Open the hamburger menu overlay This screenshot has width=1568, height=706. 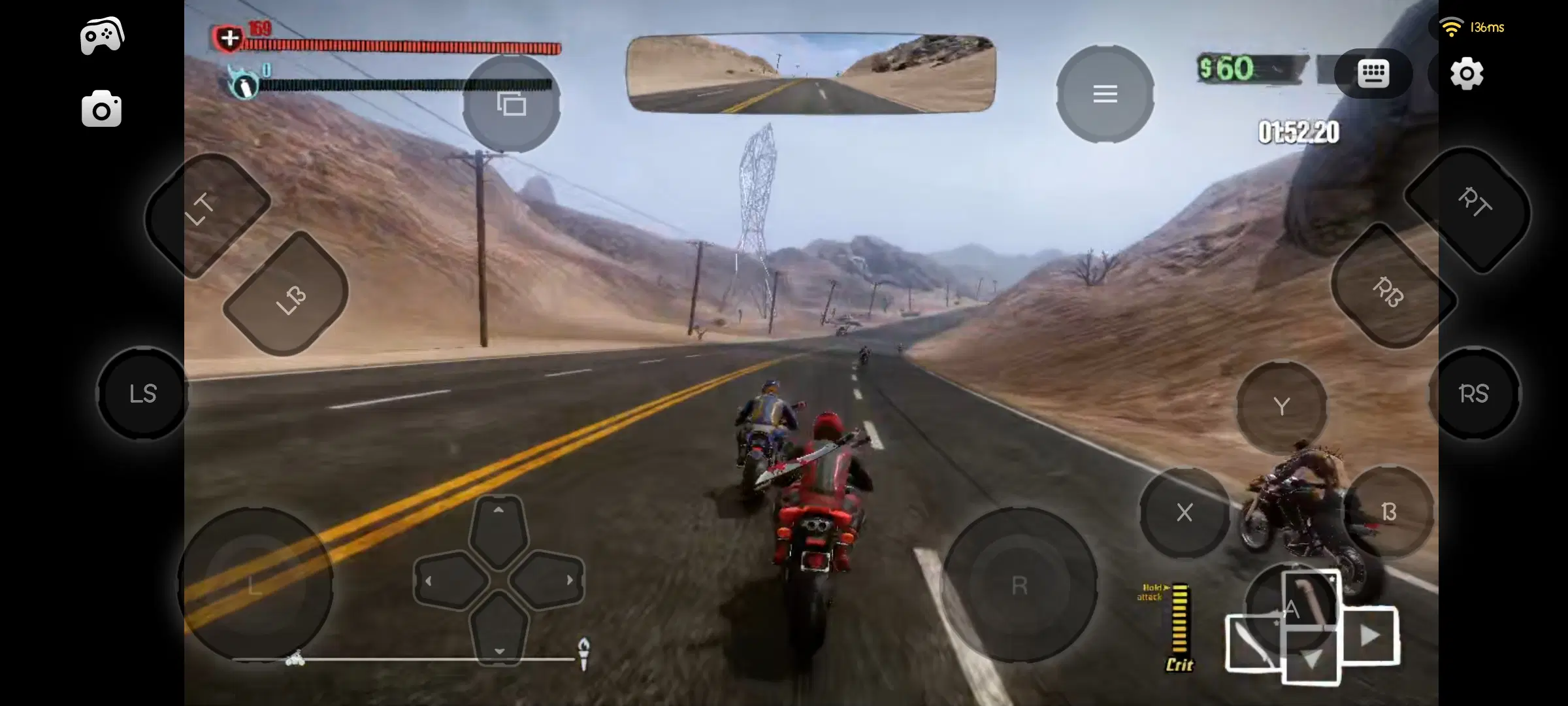pos(1105,93)
